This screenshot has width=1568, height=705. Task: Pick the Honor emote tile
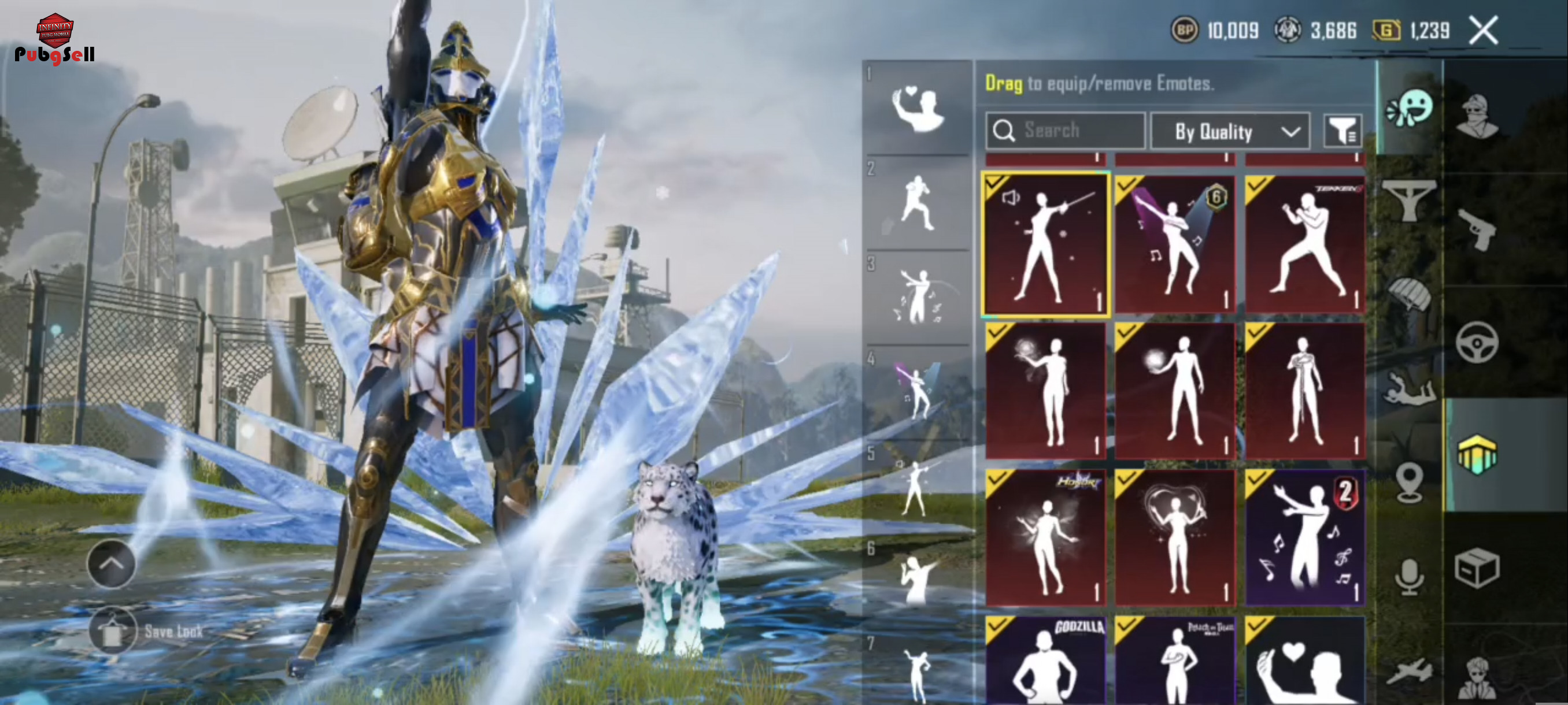click(1045, 538)
